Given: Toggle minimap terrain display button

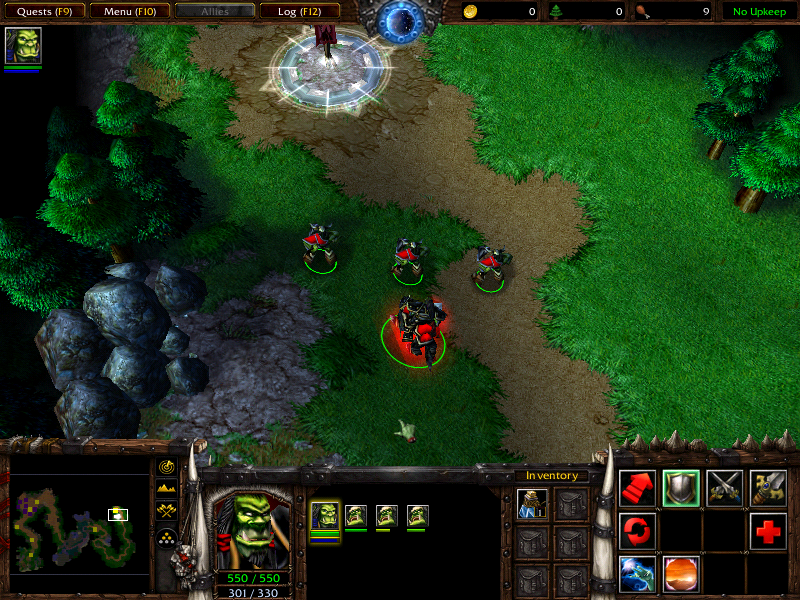Looking at the screenshot, I should [x=167, y=489].
